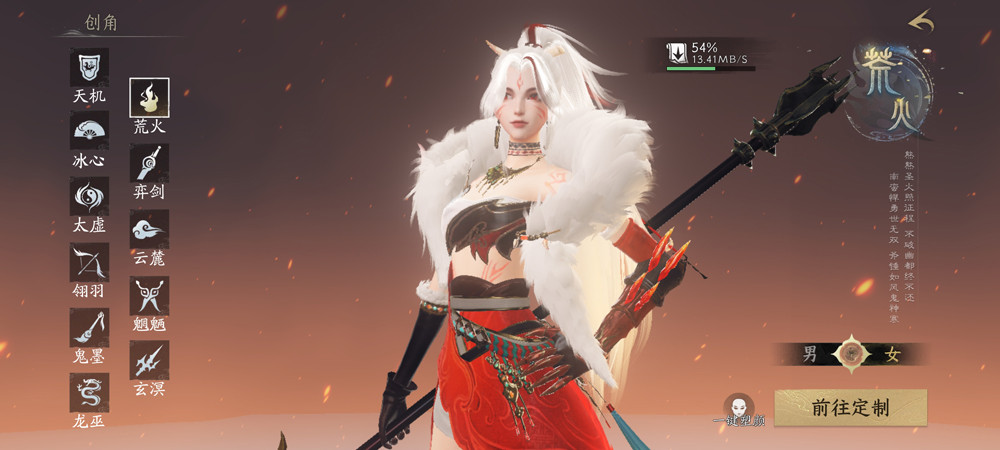
Task: Pick the 太虚 class icon
Action: coord(89,197)
